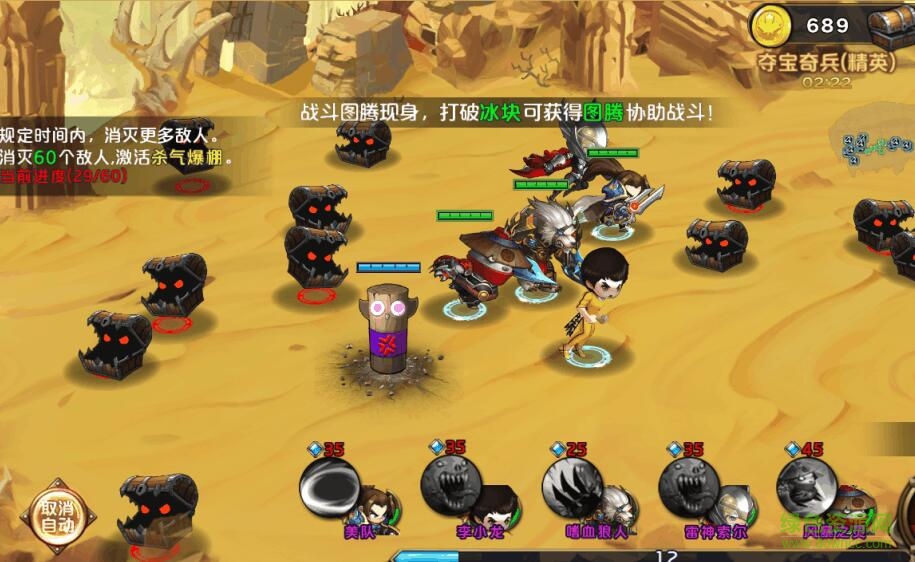Select the 风暴之灵 hero skill
The height and width of the screenshot is (562, 915).
click(x=808, y=487)
